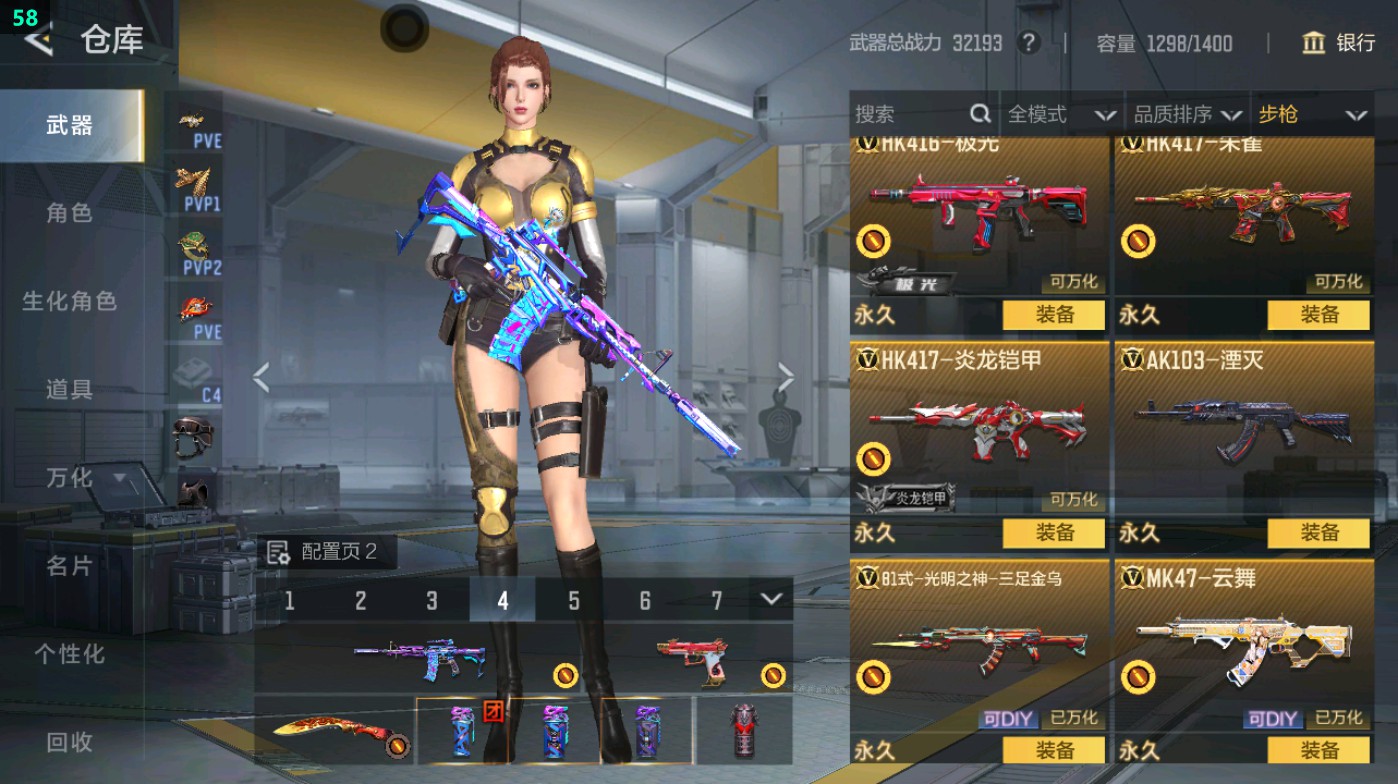Open the 角色 character tab

[x=69, y=213]
